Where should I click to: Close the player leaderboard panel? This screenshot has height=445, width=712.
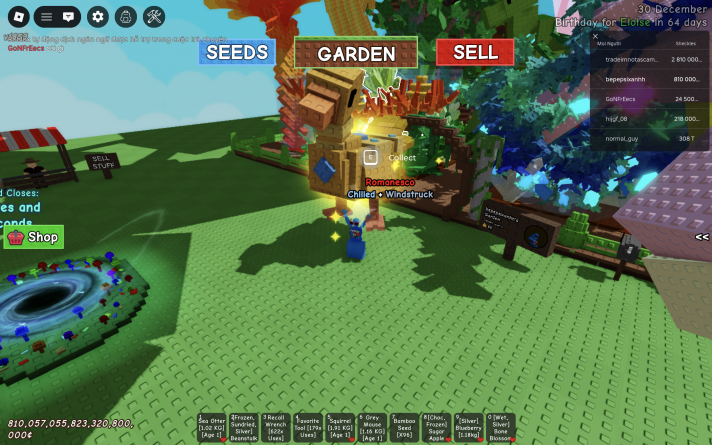pos(595,36)
